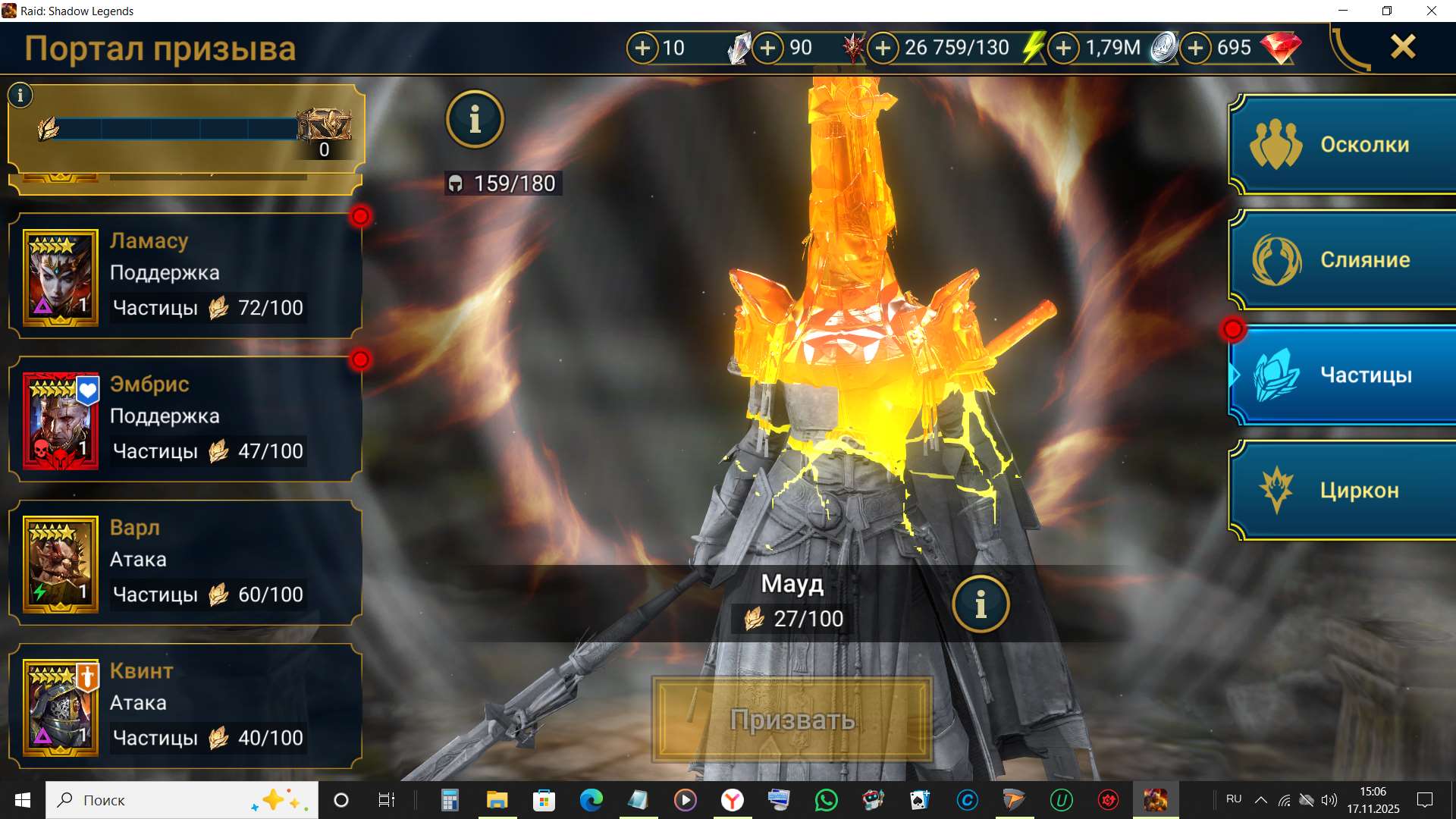Minimize the Raid: Shadow Legends window
The image size is (1456, 819).
[x=1343, y=11]
